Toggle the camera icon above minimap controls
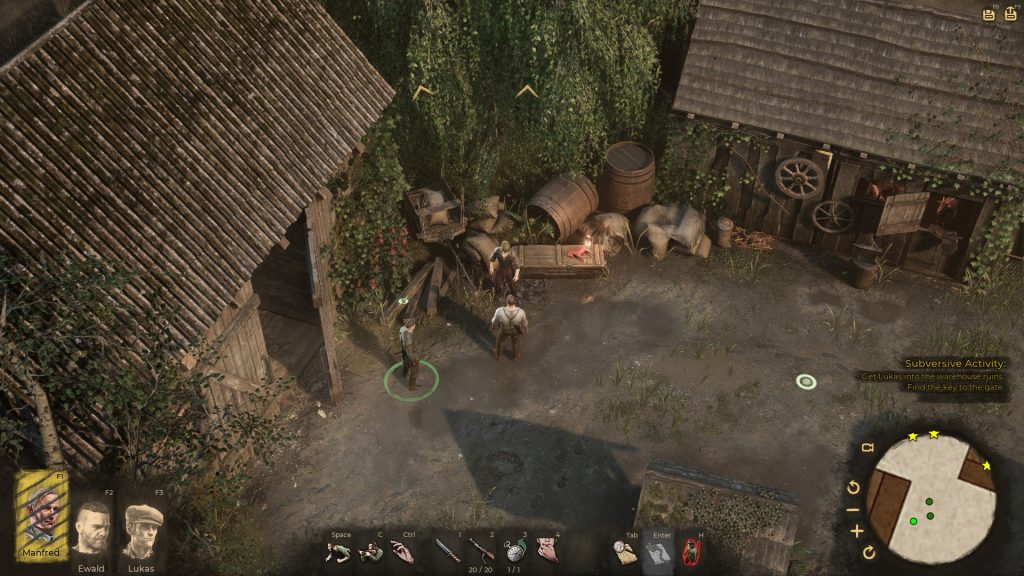This screenshot has width=1024, height=576. (867, 447)
